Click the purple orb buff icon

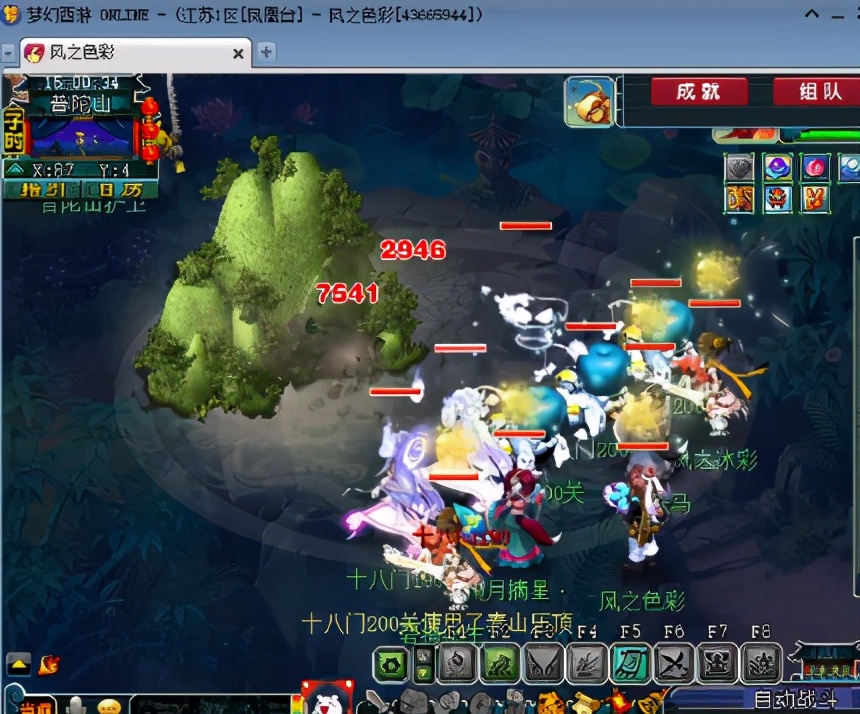[778, 167]
